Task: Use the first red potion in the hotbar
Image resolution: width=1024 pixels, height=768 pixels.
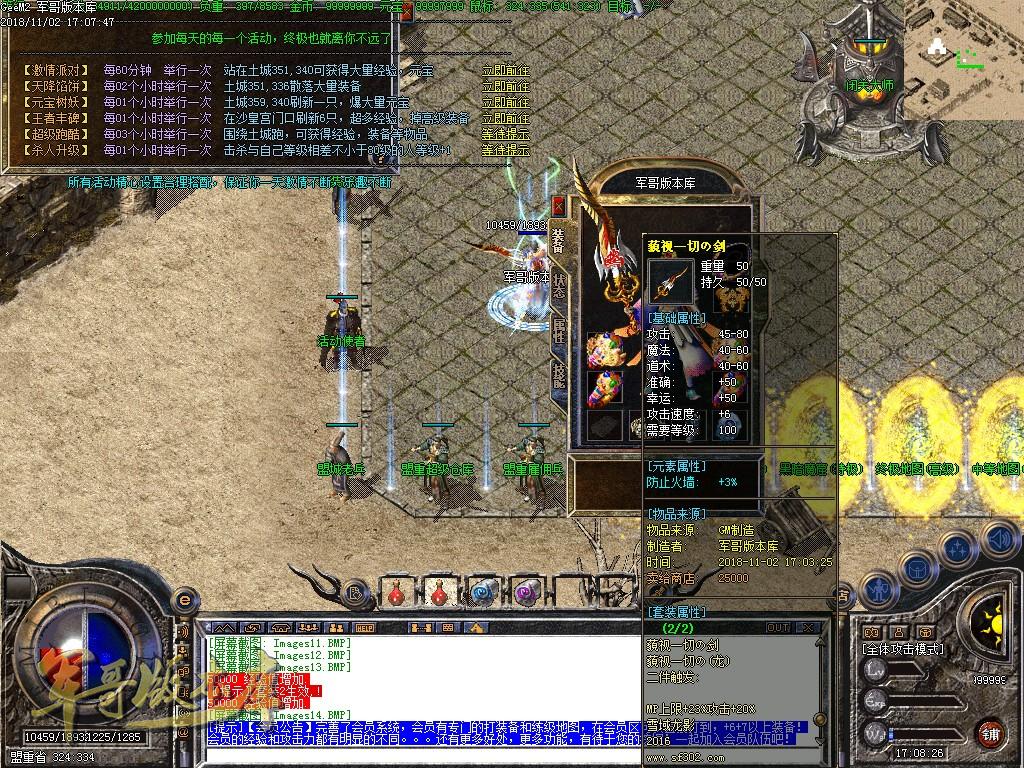Action: [x=396, y=592]
